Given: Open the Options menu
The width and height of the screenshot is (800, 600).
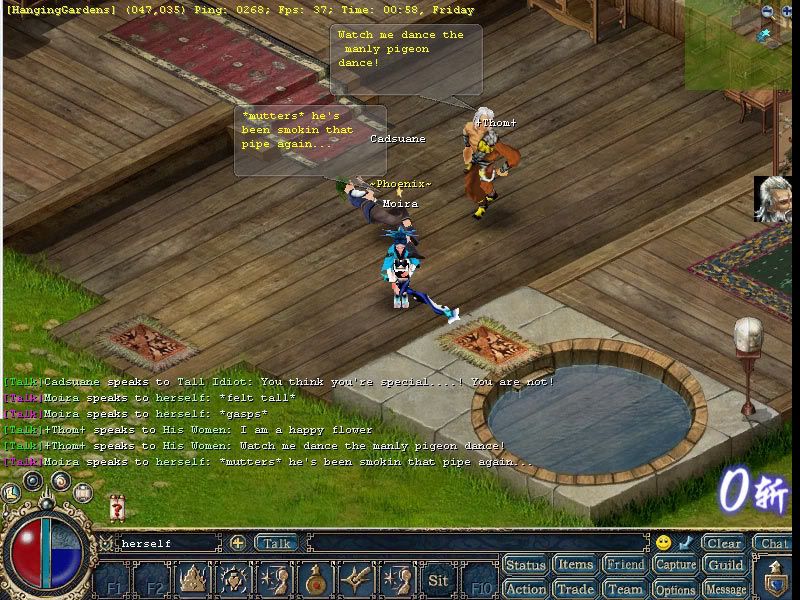Looking at the screenshot, I should tap(675, 589).
